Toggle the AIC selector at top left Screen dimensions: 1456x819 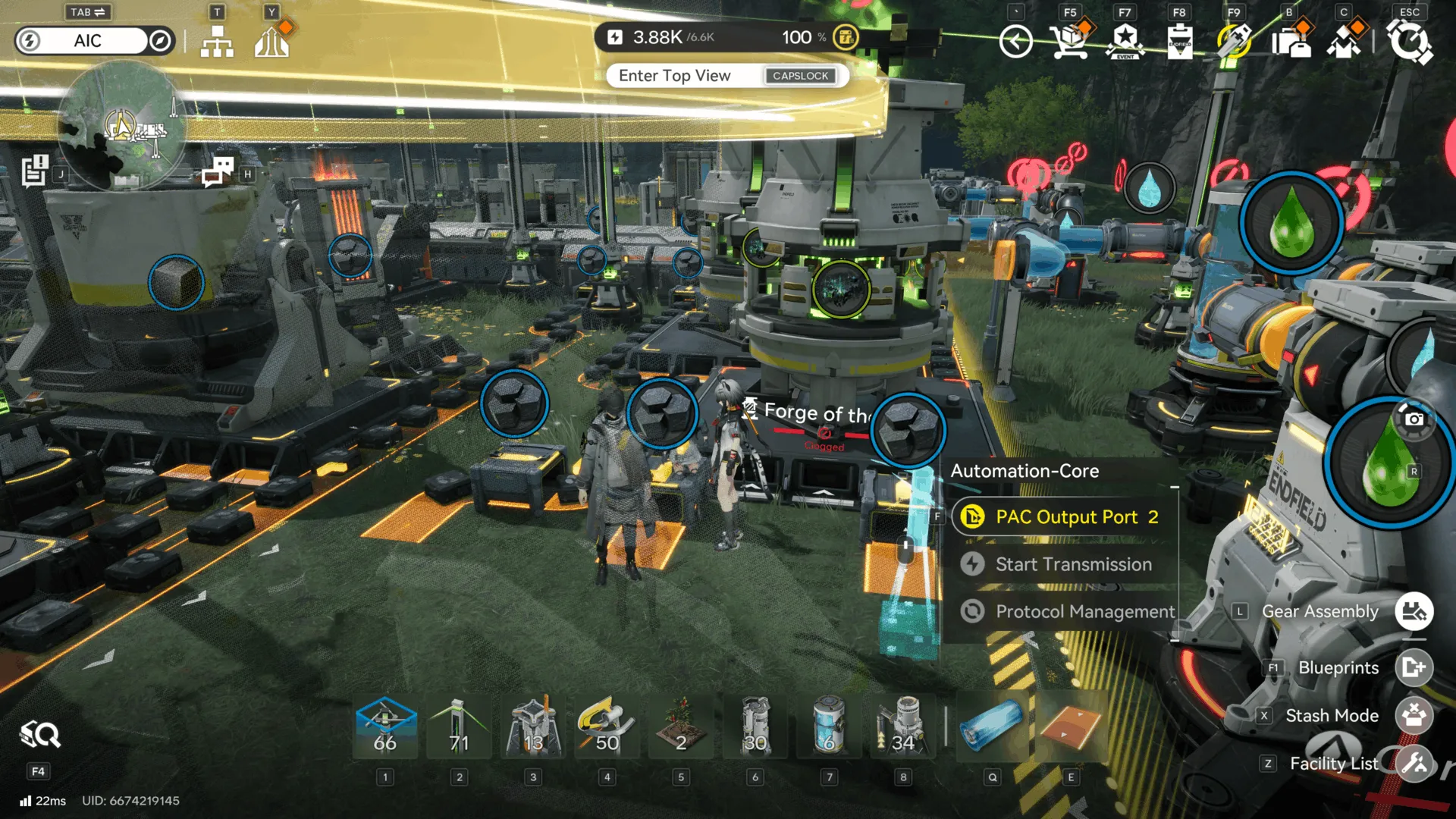[86, 41]
